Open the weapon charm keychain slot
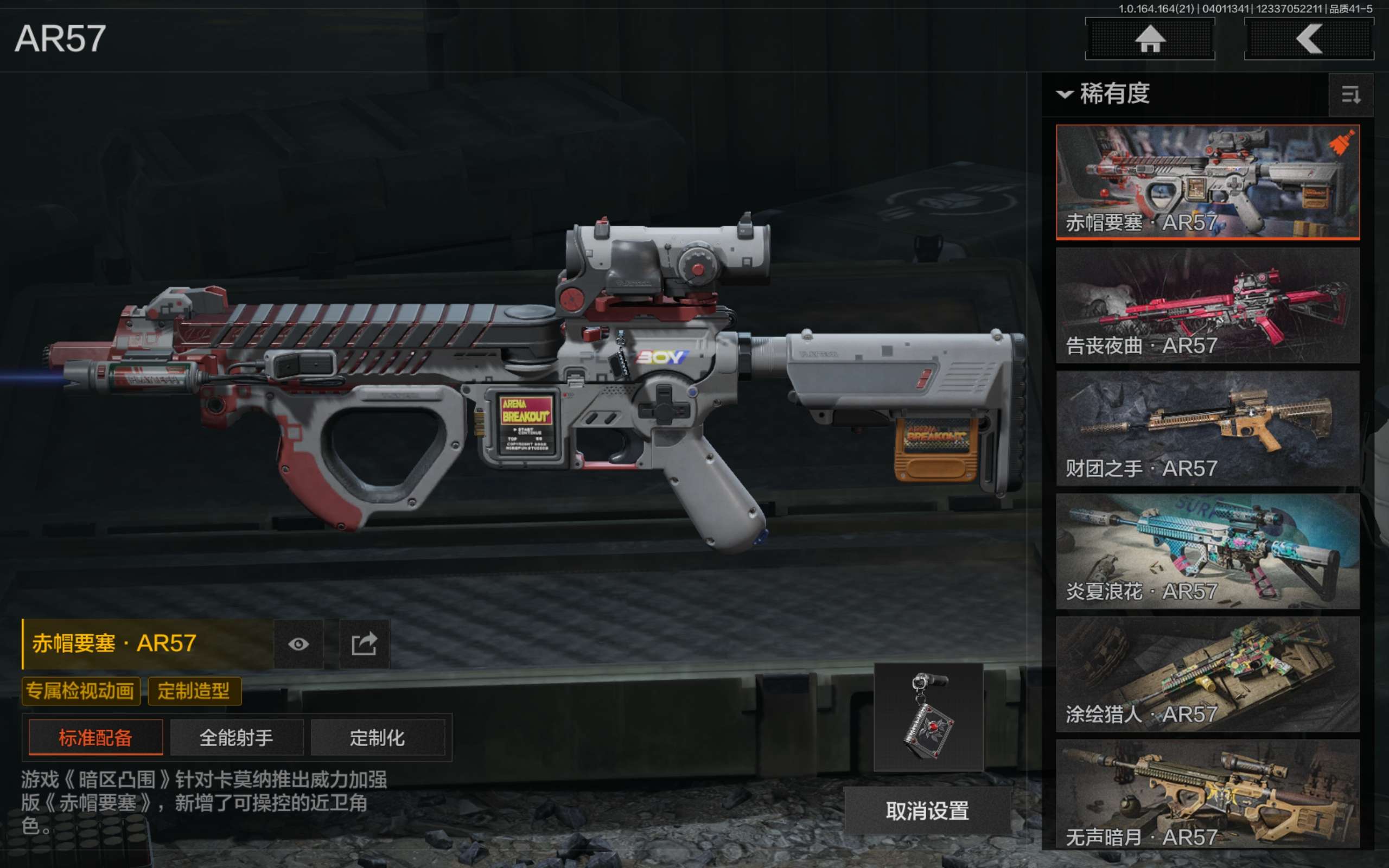Image resolution: width=1389 pixels, height=868 pixels. 928,717
